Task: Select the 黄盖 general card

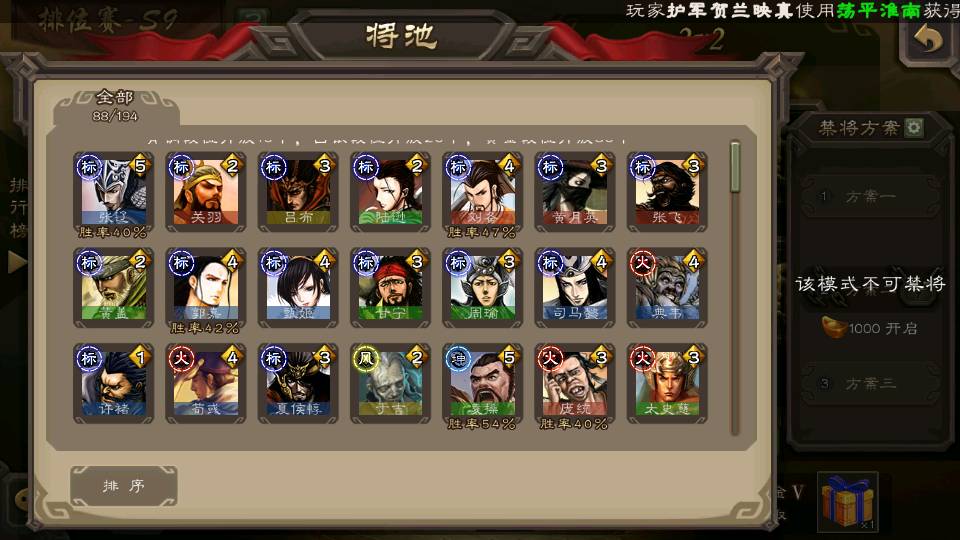Action: point(114,286)
